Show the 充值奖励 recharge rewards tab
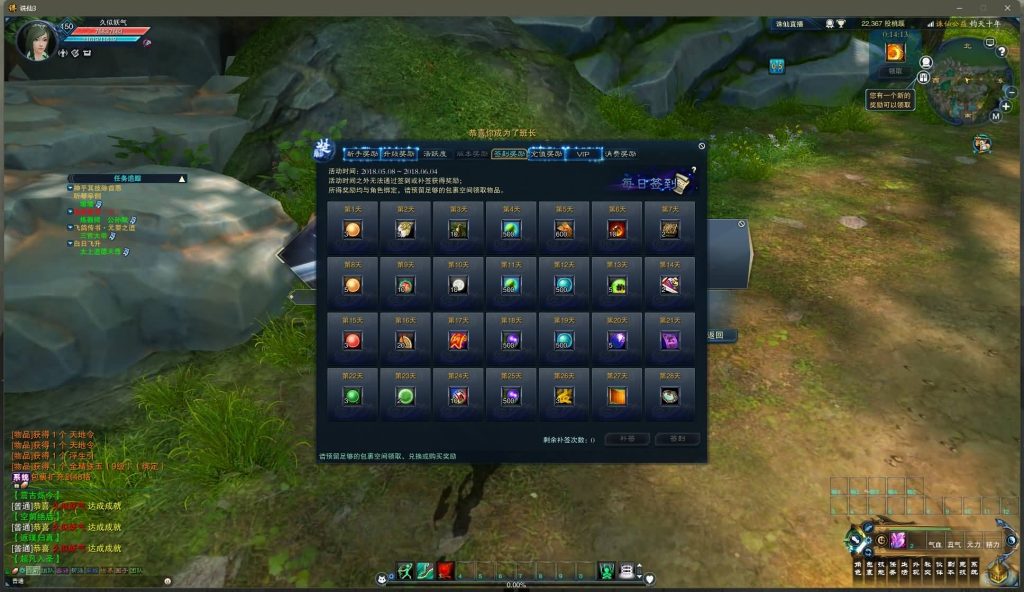 547,154
